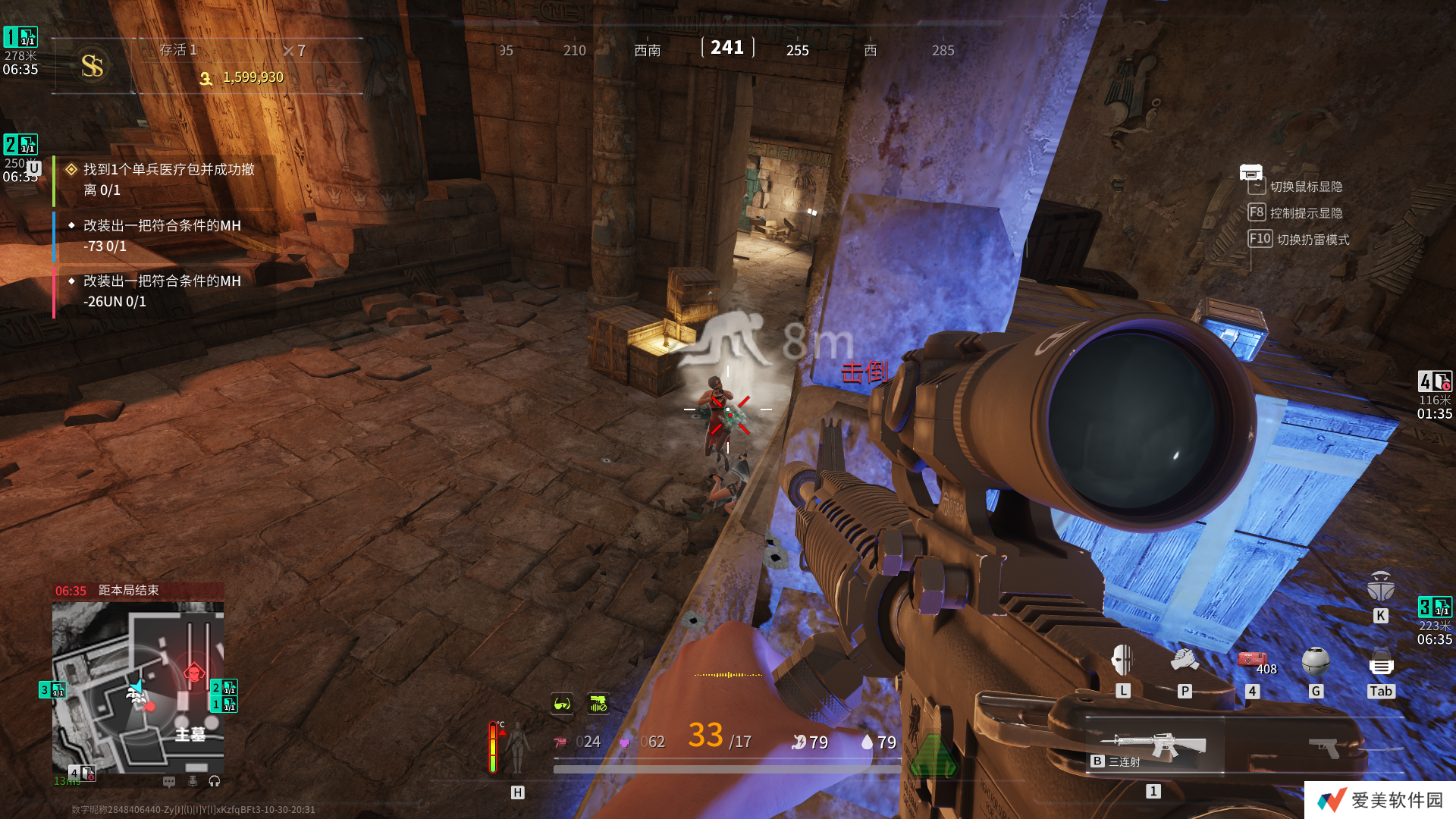This screenshot has width=1456, height=819.
Task: Activate the operator helmet skill icon
Action: [1380, 586]
